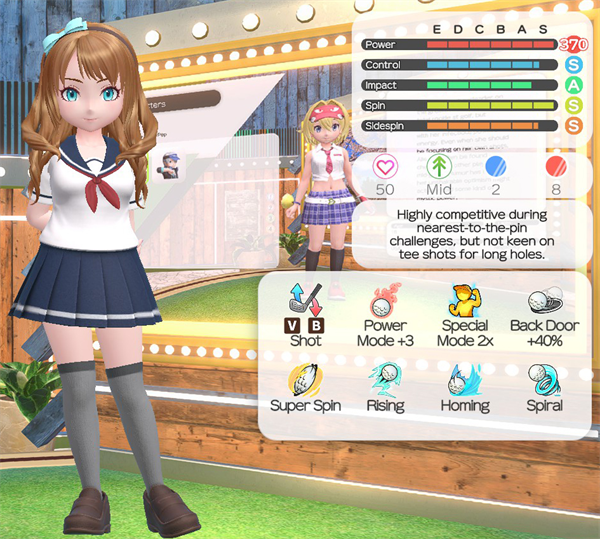This screenshot has width=600, height=539.
Task: Select the Special Mode 2x ability
Action: (x=463, y=300)
